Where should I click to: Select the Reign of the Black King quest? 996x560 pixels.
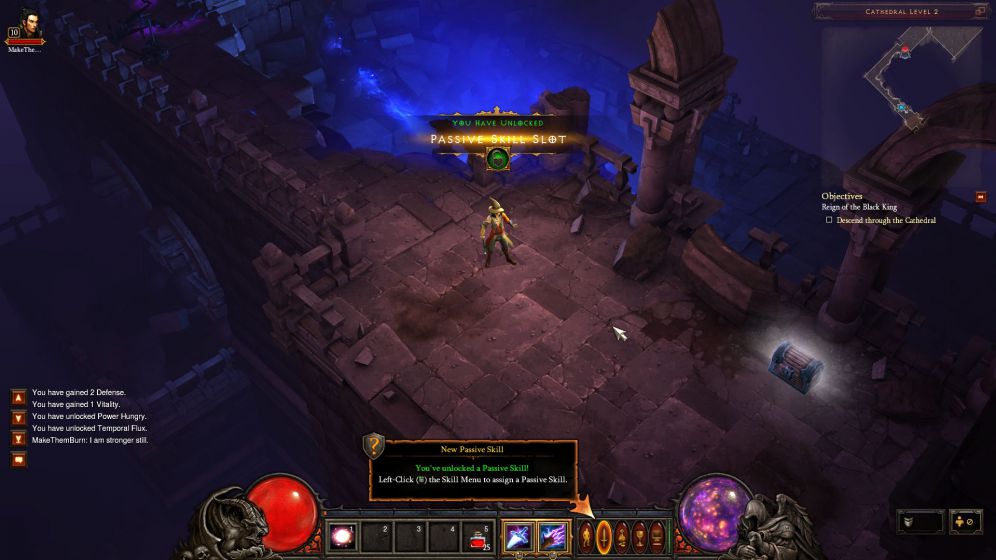click(859, 207)
